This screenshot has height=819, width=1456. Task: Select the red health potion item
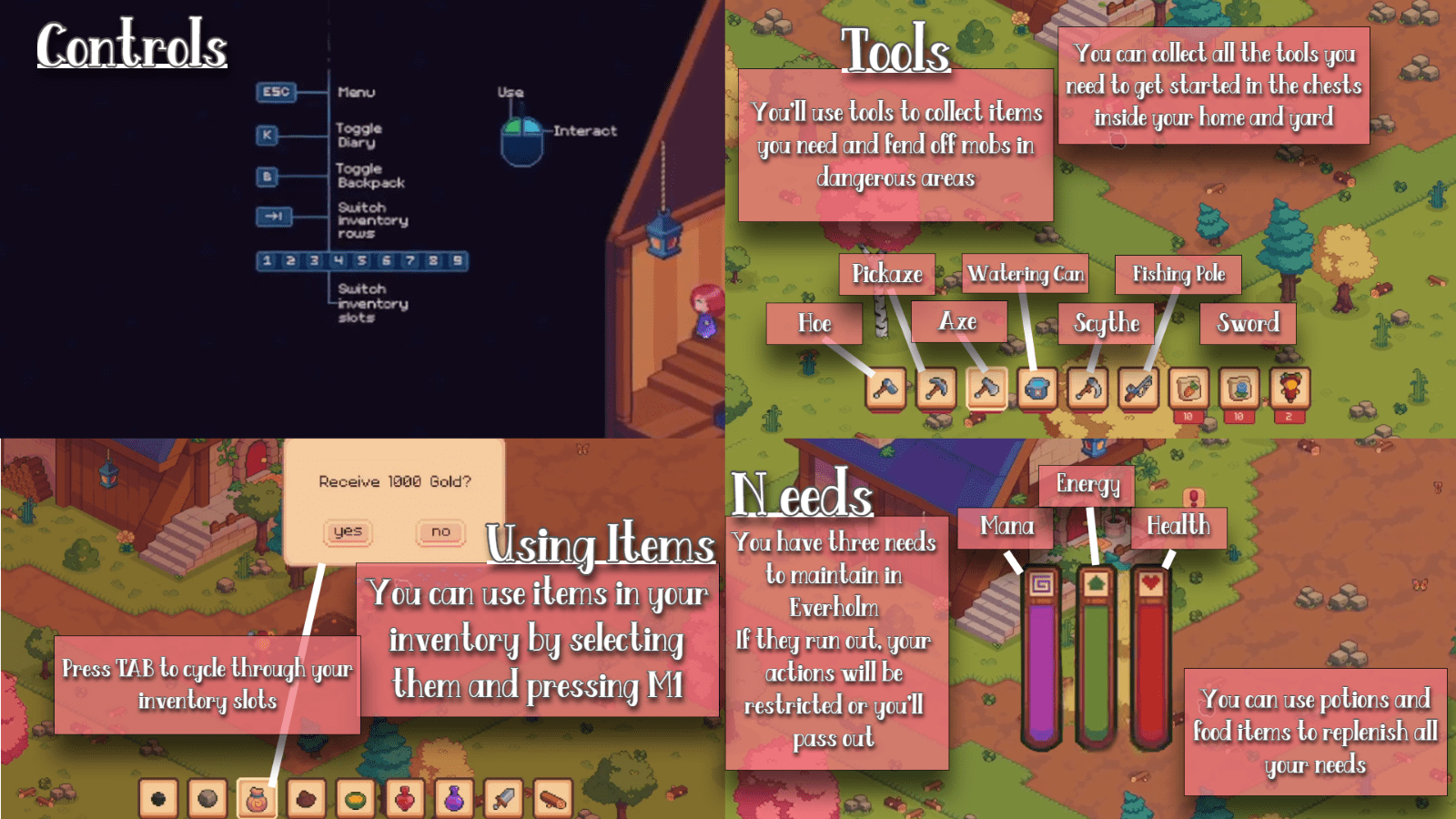coord(404,799)
